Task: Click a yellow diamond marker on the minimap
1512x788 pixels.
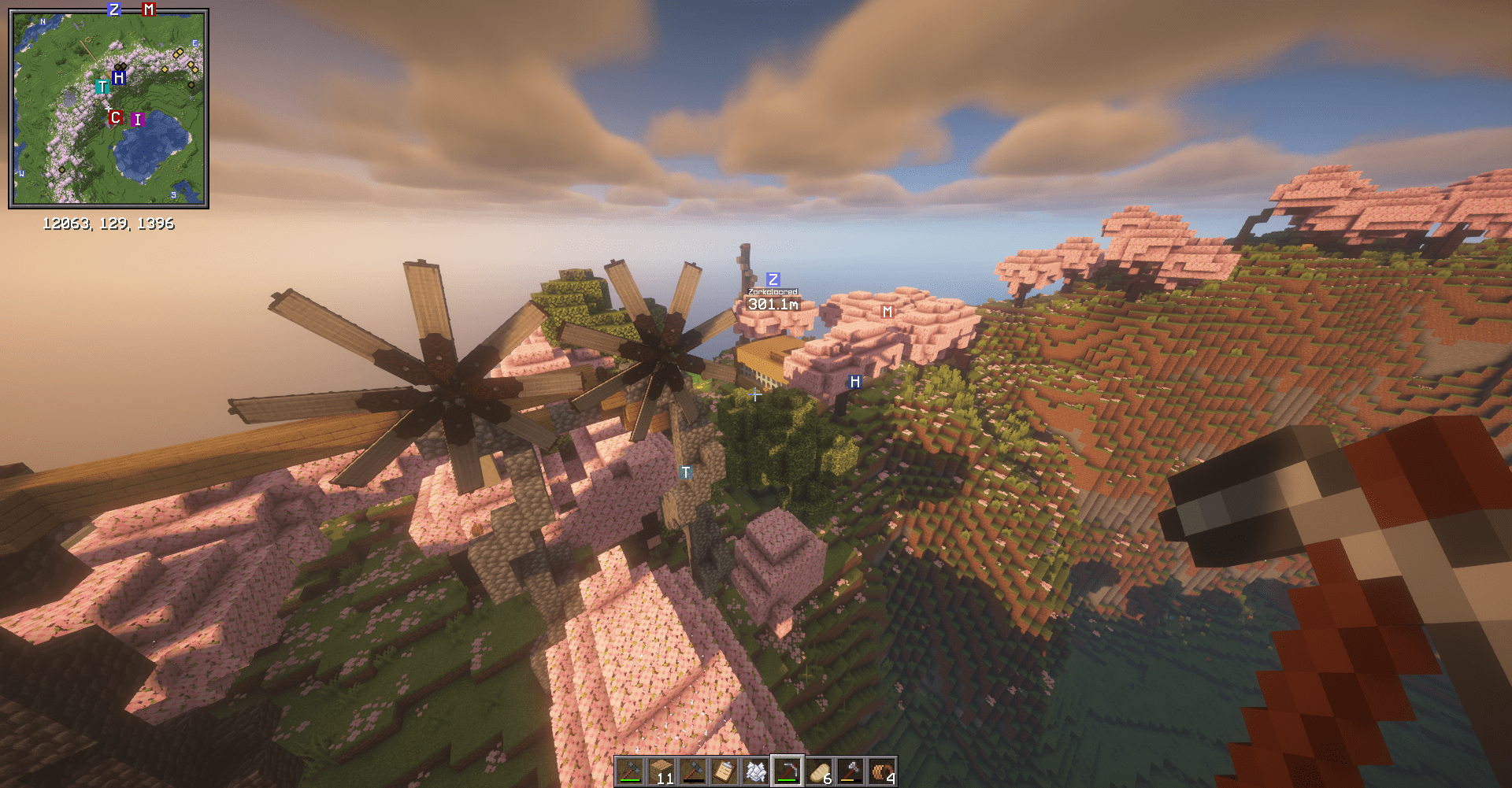Action: point(180,53)
